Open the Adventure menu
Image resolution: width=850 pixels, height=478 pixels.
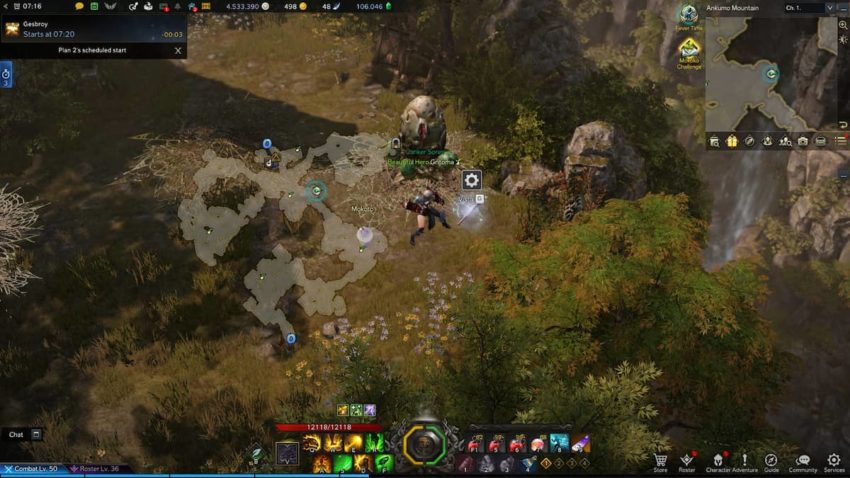click(744, 461)
